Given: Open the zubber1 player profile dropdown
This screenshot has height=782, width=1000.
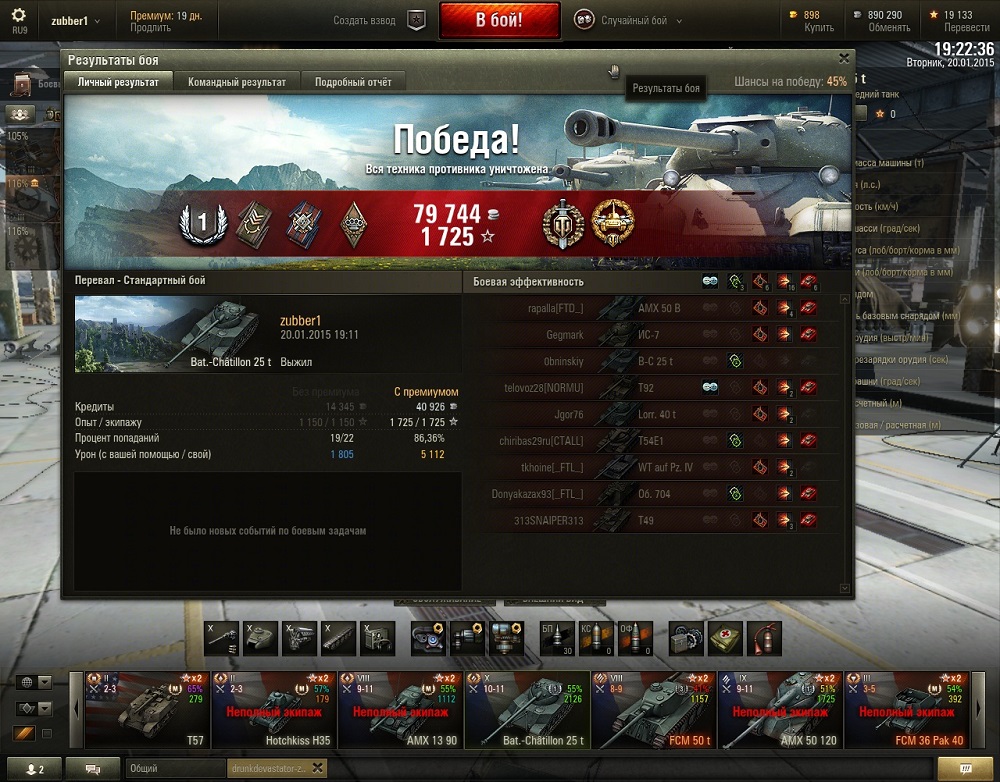Looking at the screenshot, I should coord(76,21).
